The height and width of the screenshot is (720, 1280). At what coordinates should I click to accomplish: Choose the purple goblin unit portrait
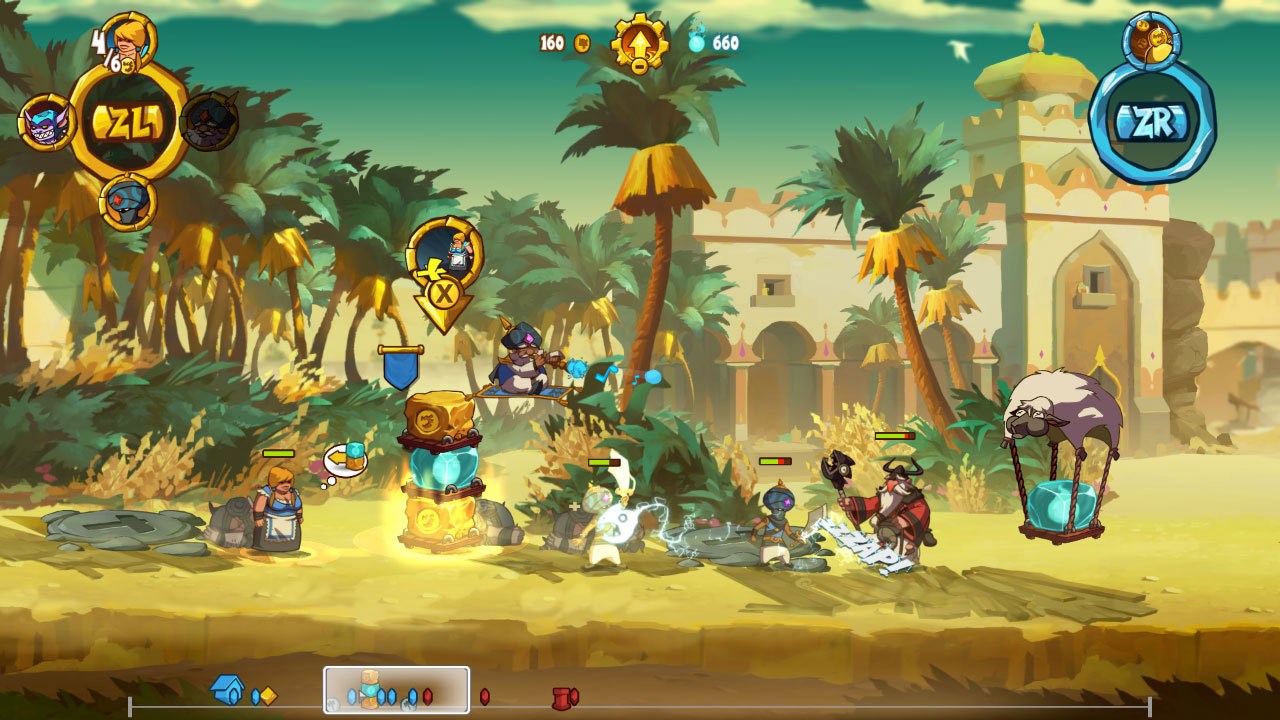(x=45, y=123)
